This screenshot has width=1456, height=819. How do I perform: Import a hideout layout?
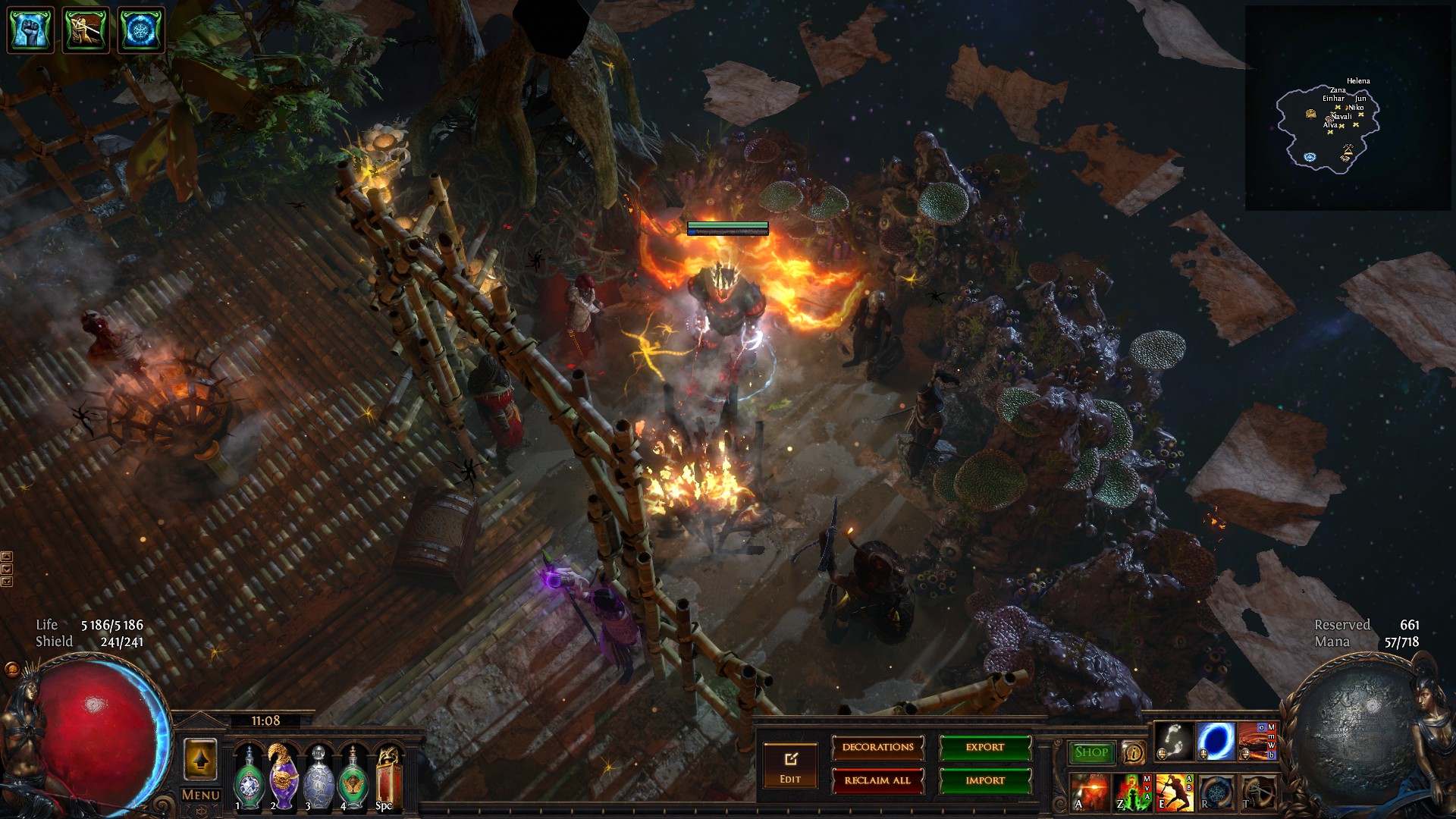pyautogui.click(x=985, y=780)
